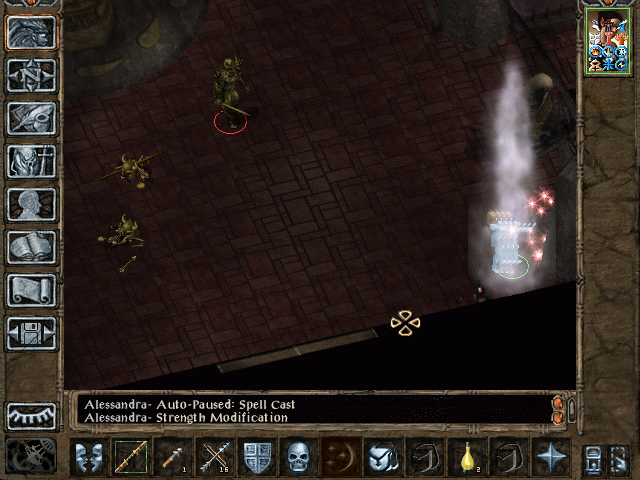Click the rest party eye button

coord(31,416)
